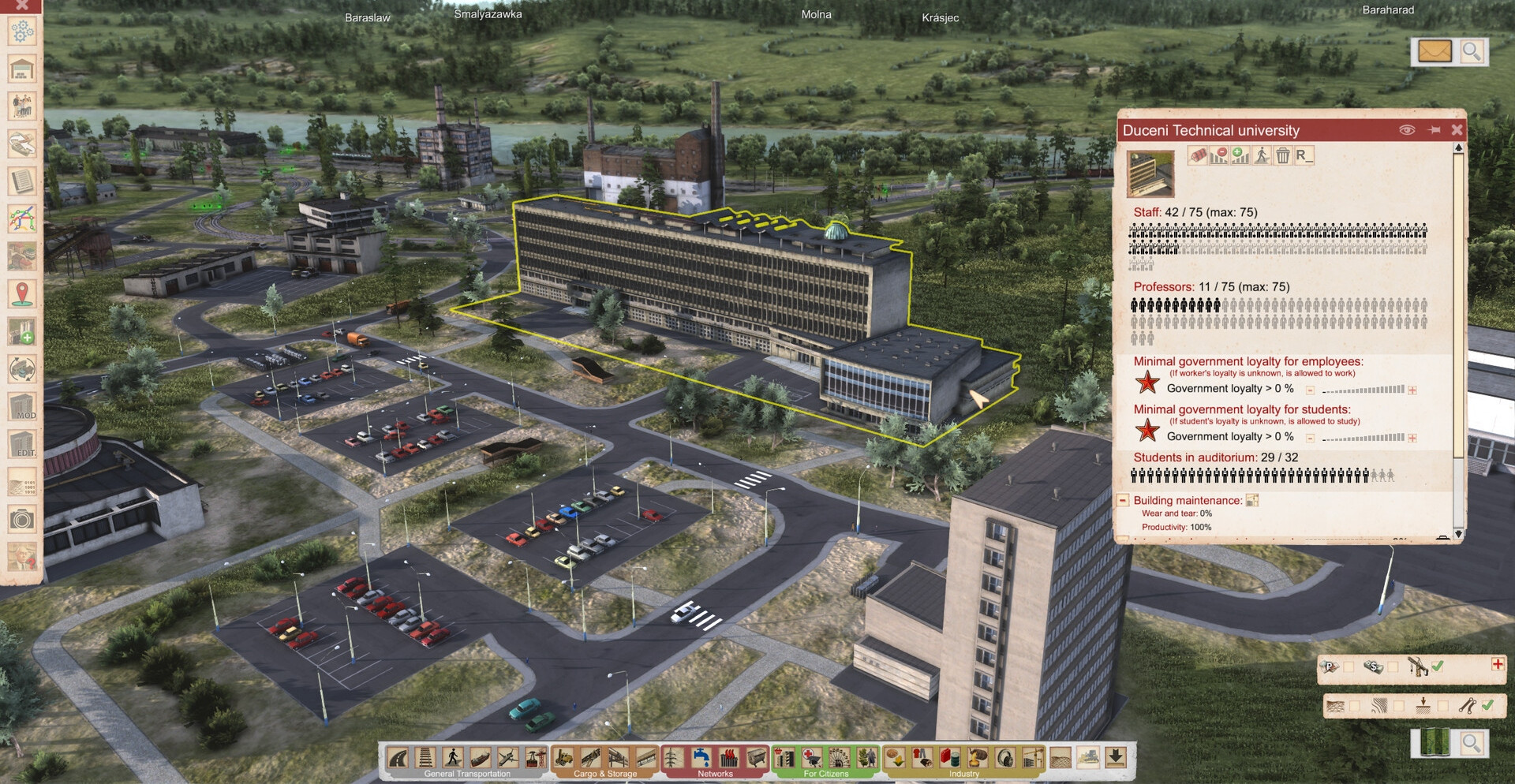Open the road construction tool
This screenshot has width=1515, height=784.
point(398,758)
